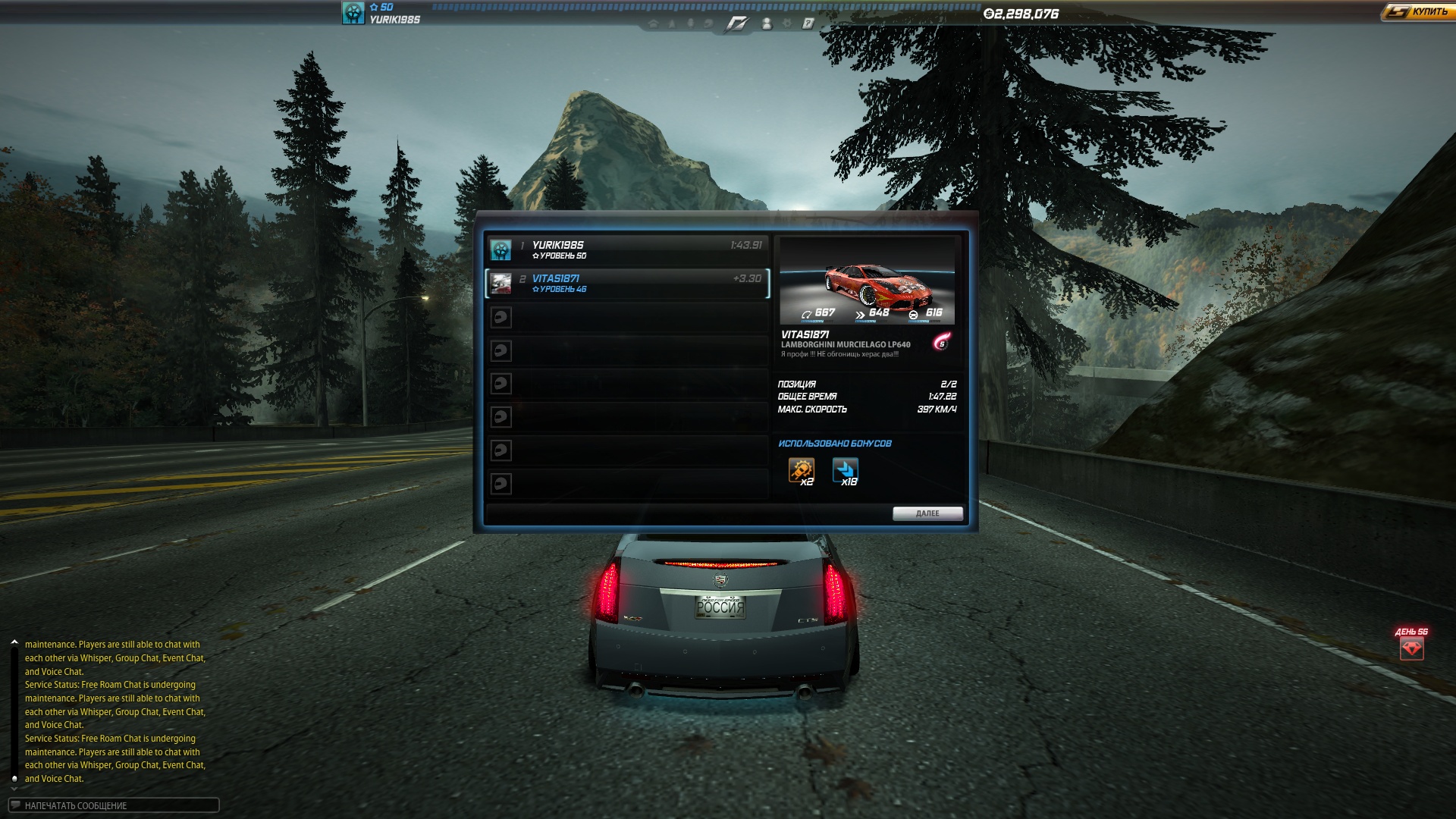Click the orange car powerup bonus icon
This screenshot has height=819, width=1456.
(x=801, y=470)
